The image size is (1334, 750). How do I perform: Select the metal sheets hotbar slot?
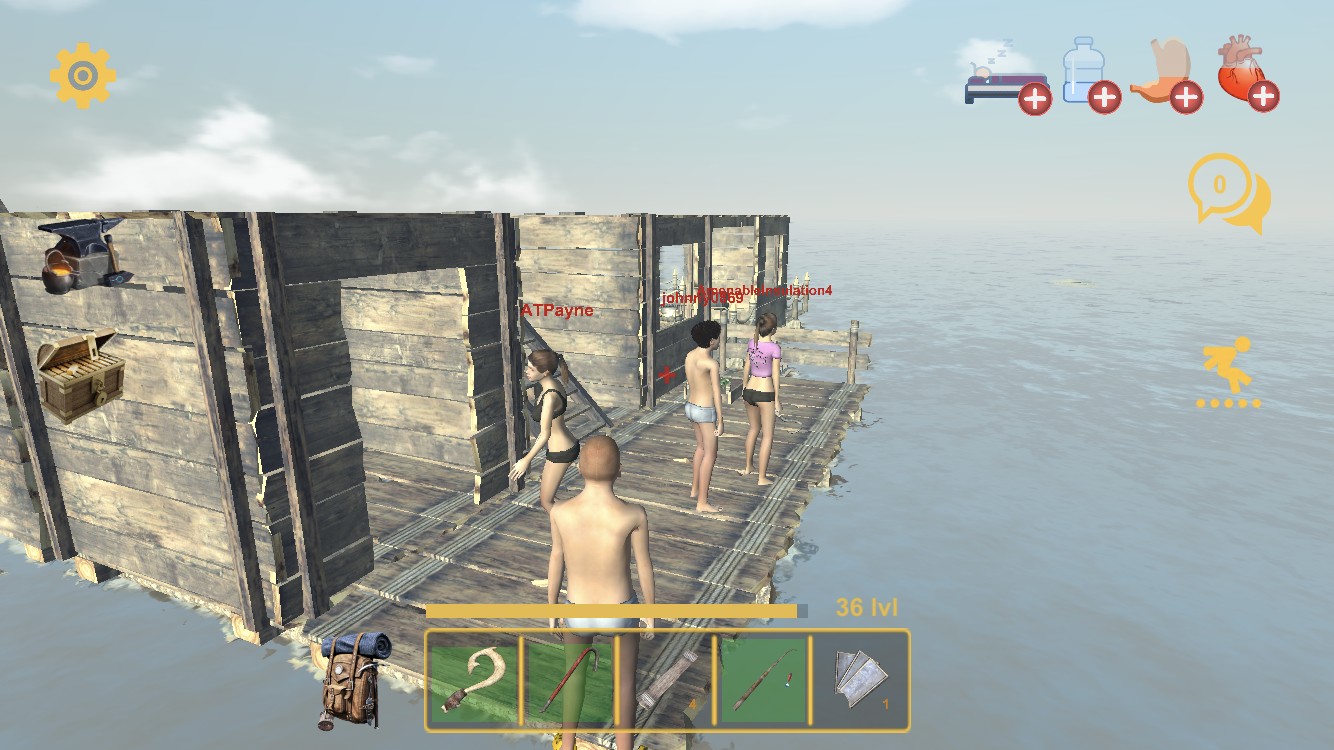(859, 680)
